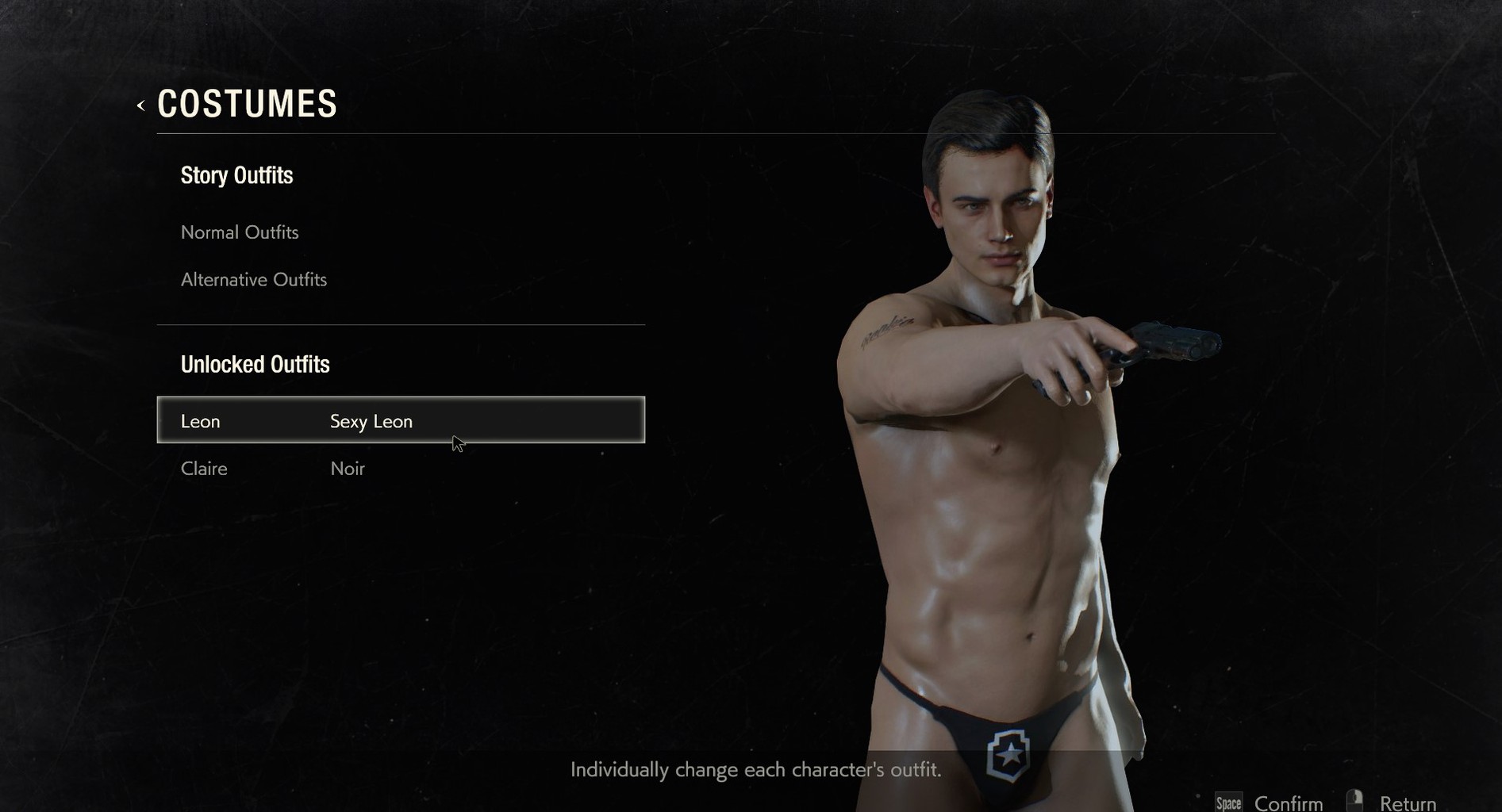Choose Alternative Outfits entry
1502x812 pixels.
[254, 280]
